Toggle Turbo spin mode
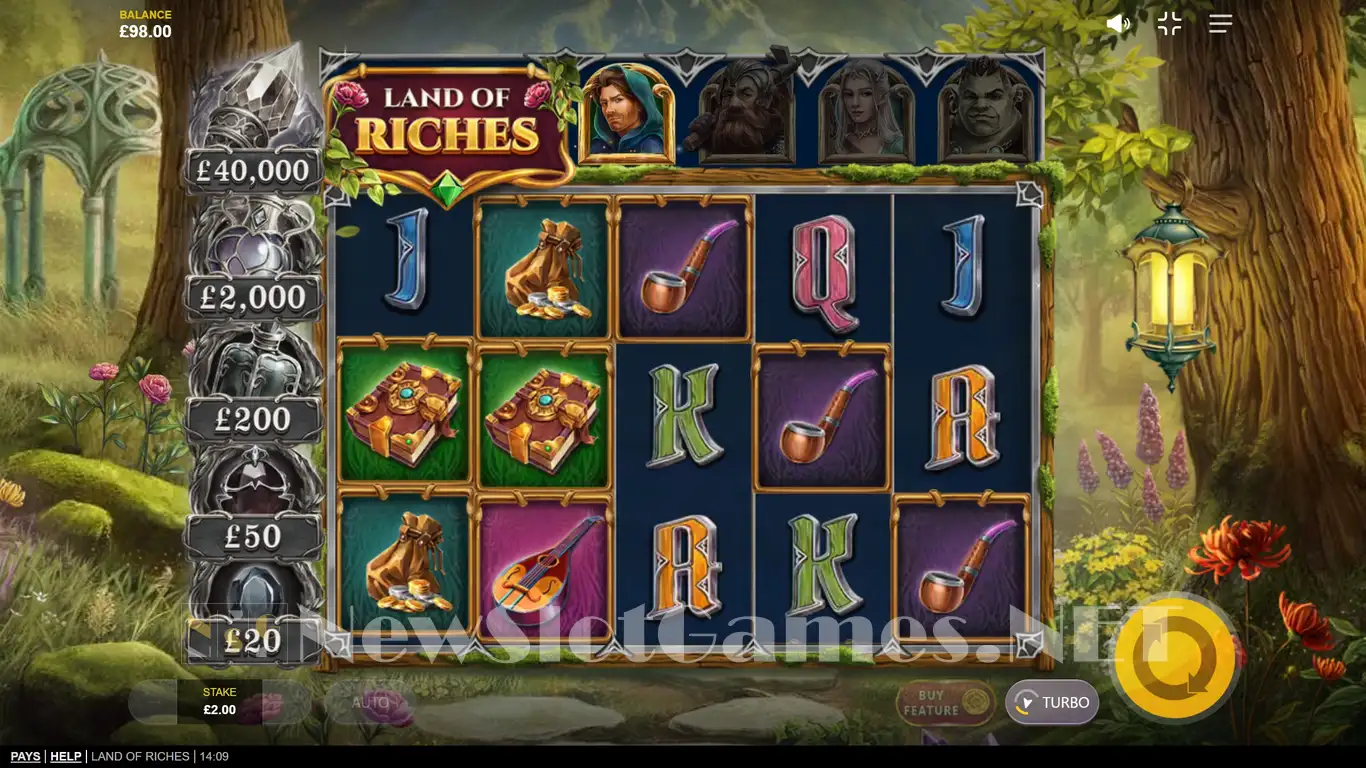This screenshot has height=768, width=1366. point(1052,702)
